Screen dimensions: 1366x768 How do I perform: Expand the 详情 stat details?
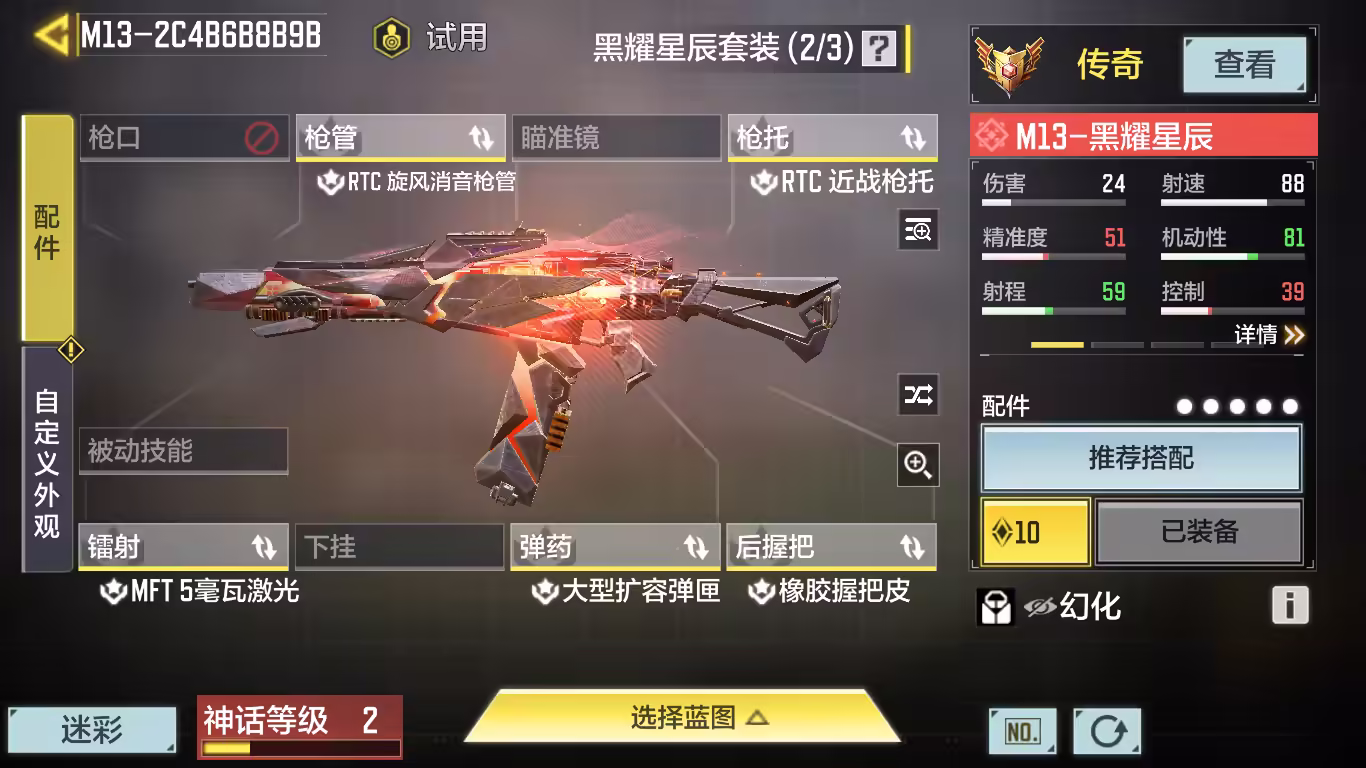(1268, 334)
